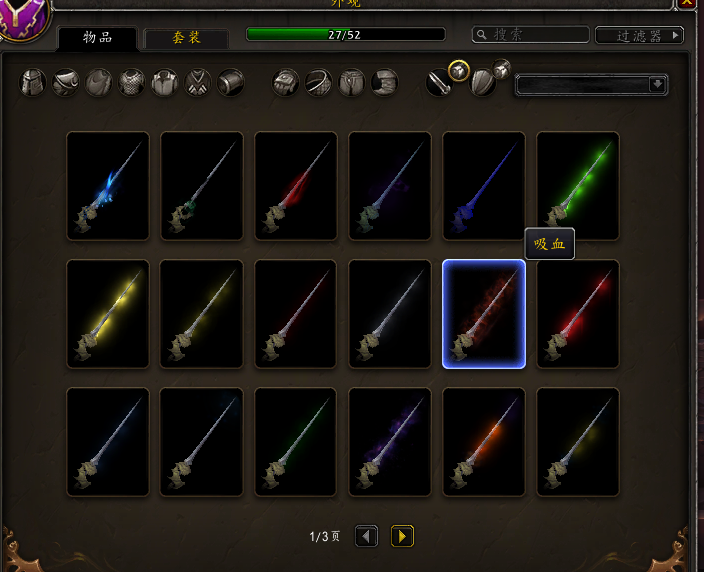Go back to the previous page

click(x=367, y=537)
